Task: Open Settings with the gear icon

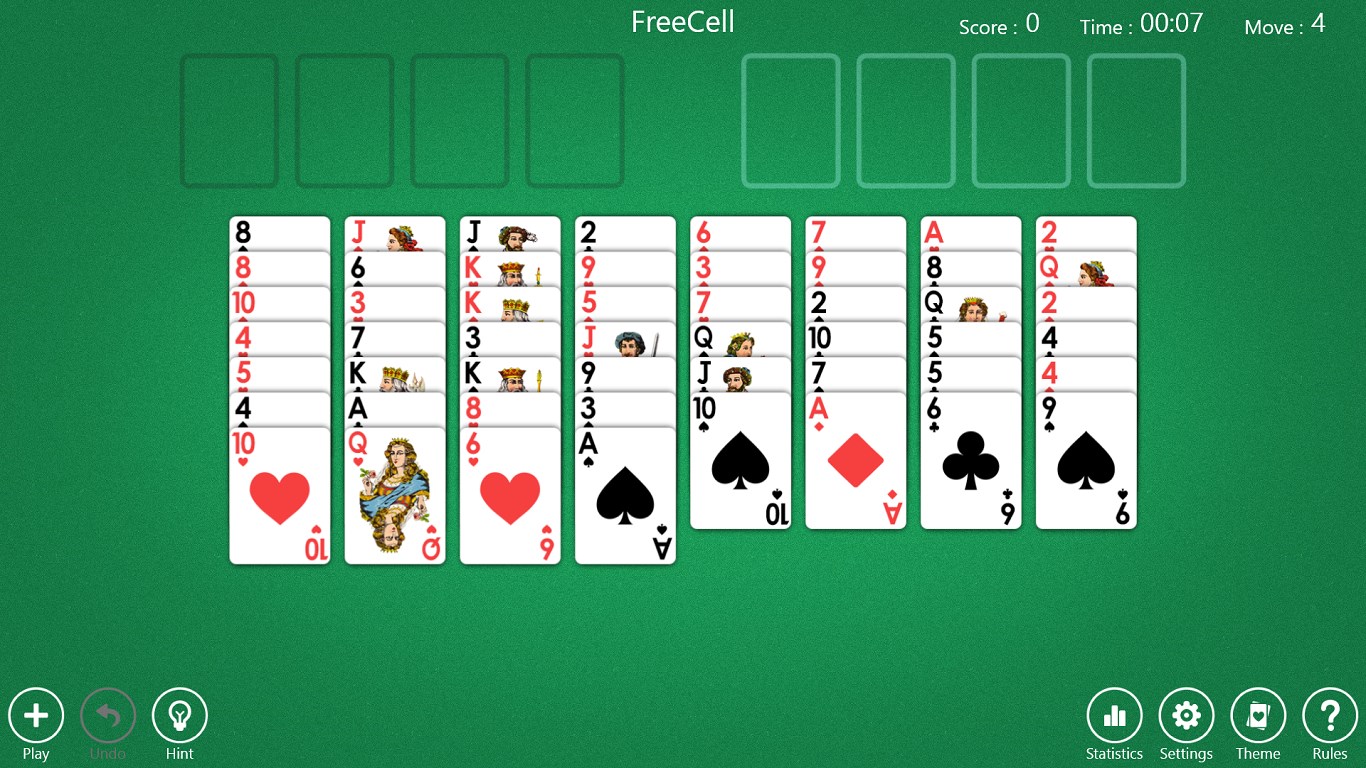Action: [1186, 716]
